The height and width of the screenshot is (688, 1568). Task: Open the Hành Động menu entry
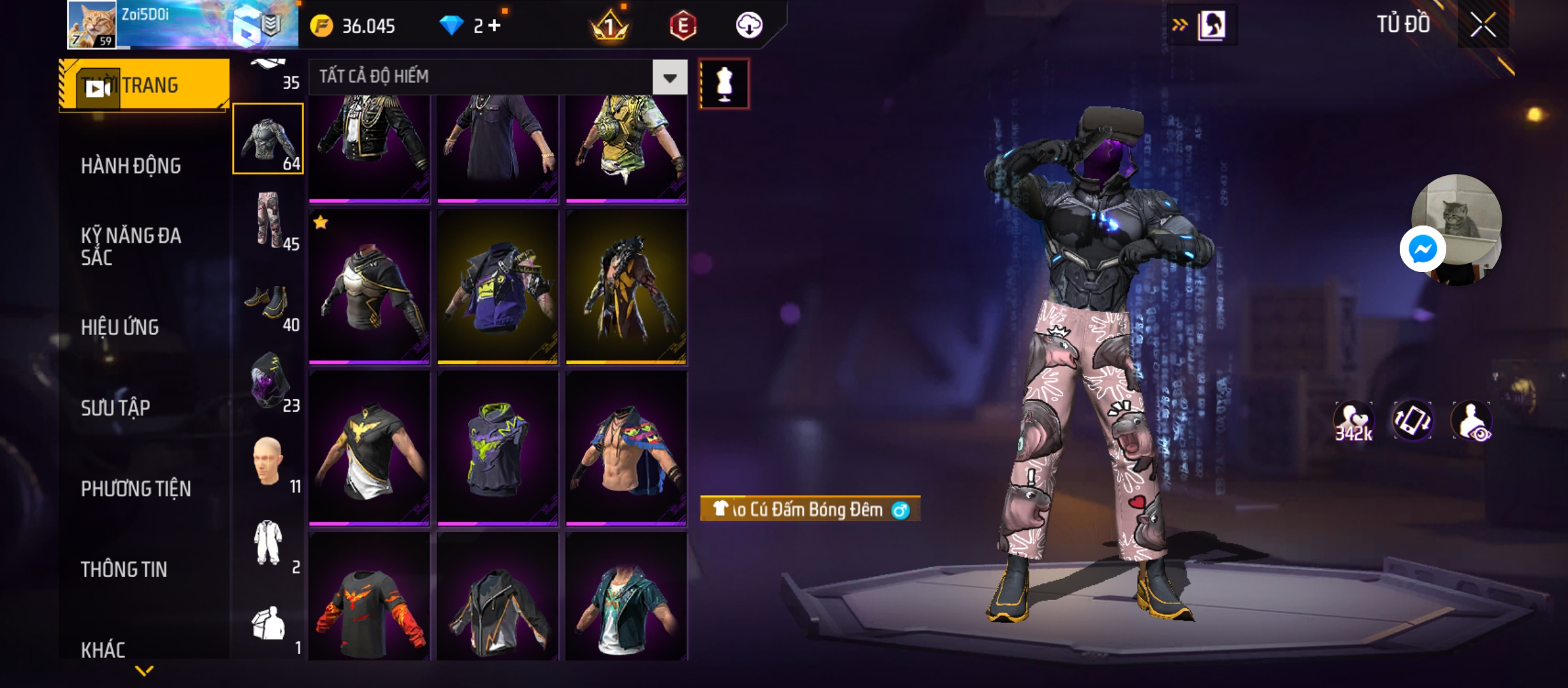tap(131, 166)
